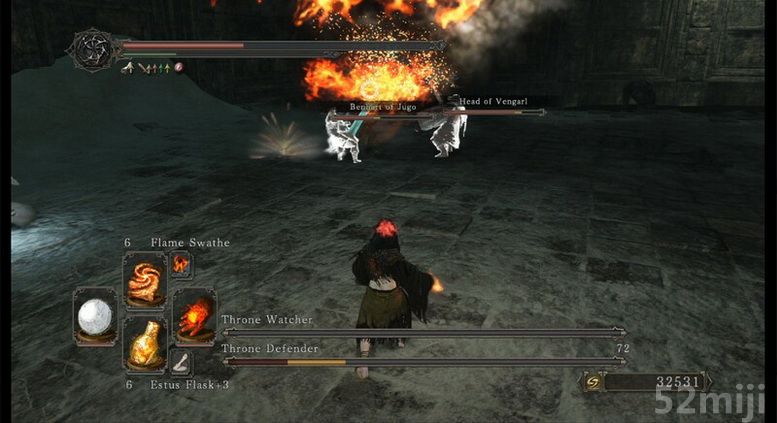
Task: Select the small next-spell icon beside Flame Swathe
Action: 181,263
